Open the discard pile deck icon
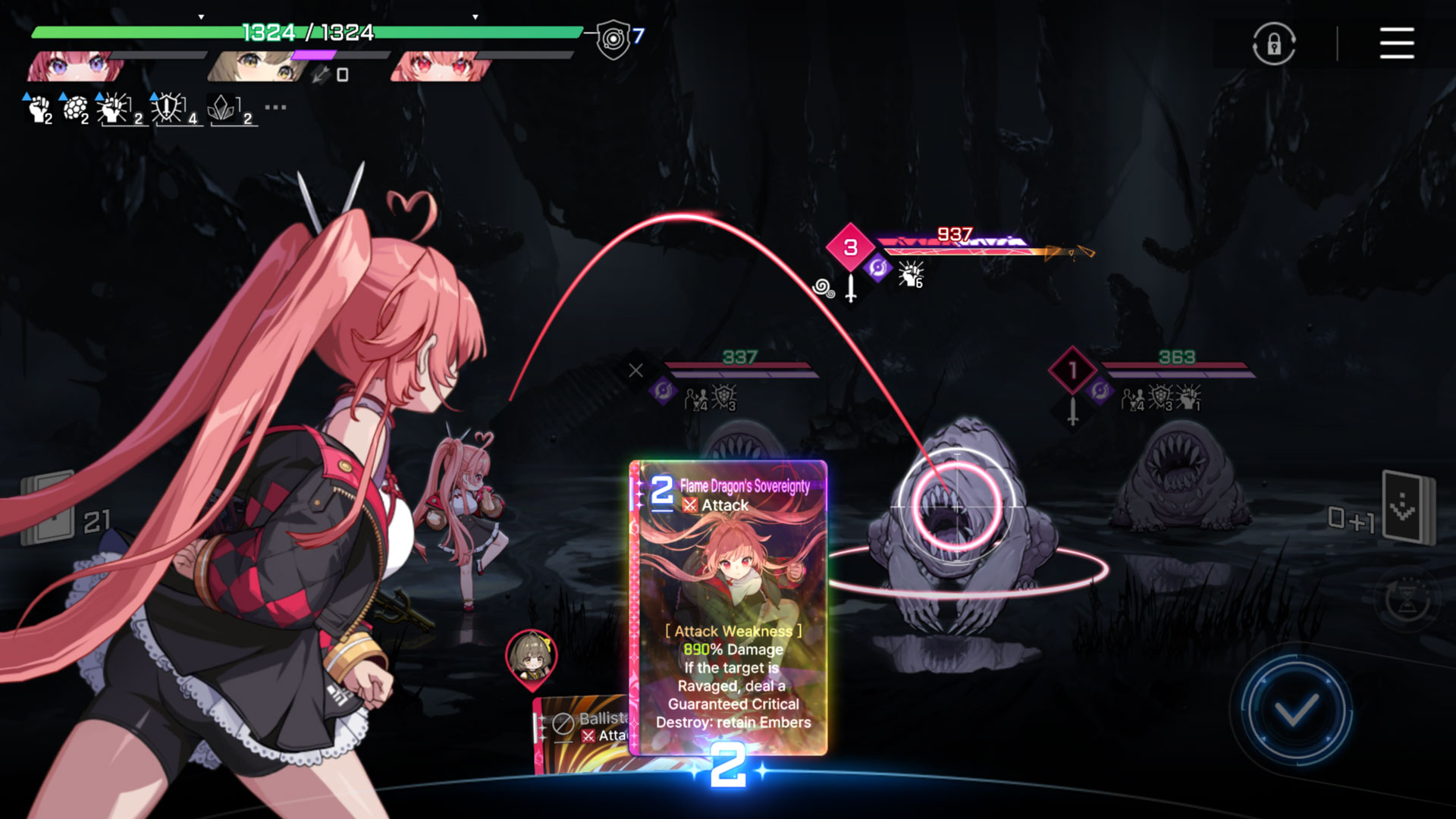The image size is (1456, 819). pyautogui.click(x=1407, y=508)
